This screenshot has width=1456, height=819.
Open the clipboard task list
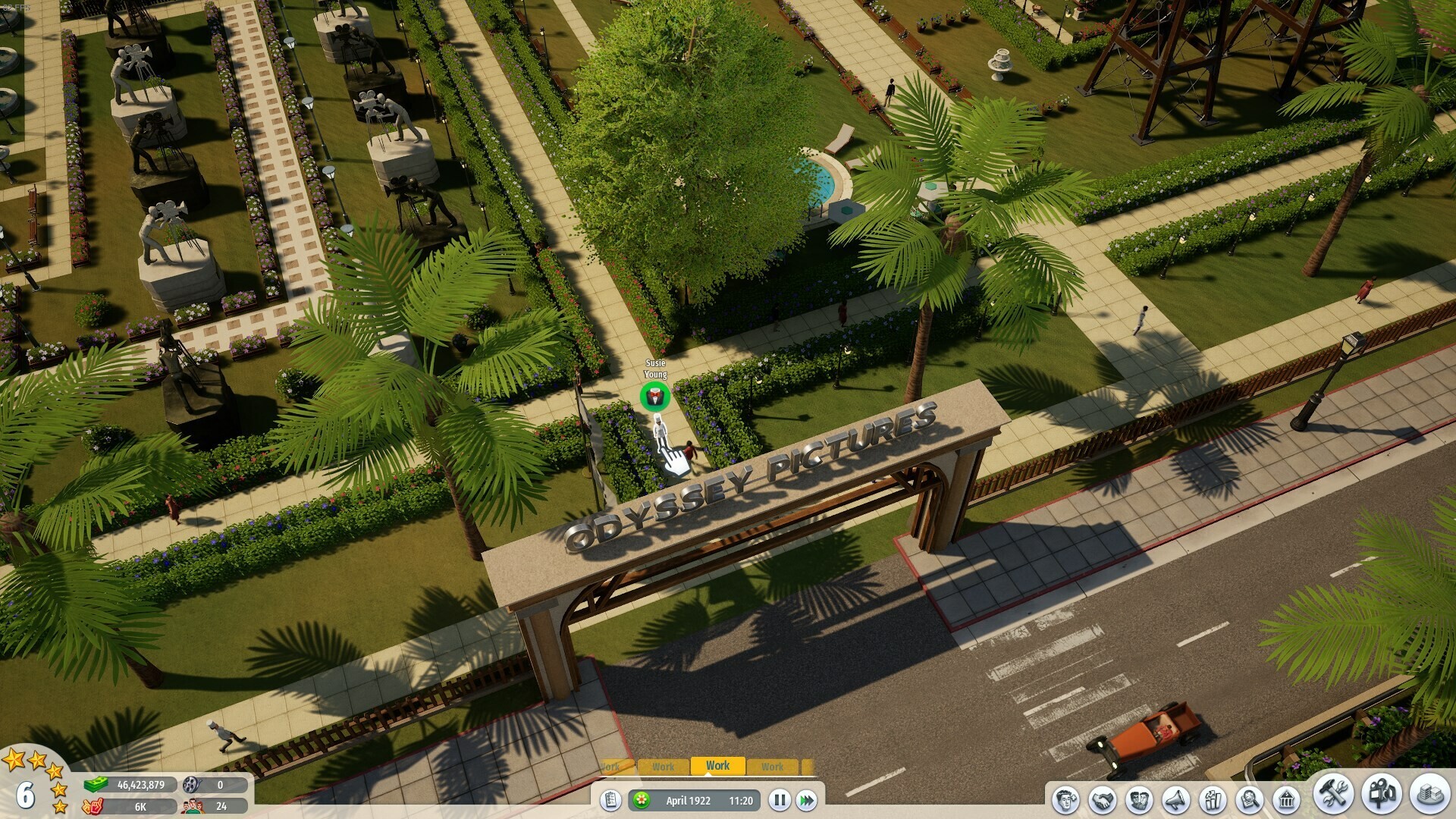(612, 799)
